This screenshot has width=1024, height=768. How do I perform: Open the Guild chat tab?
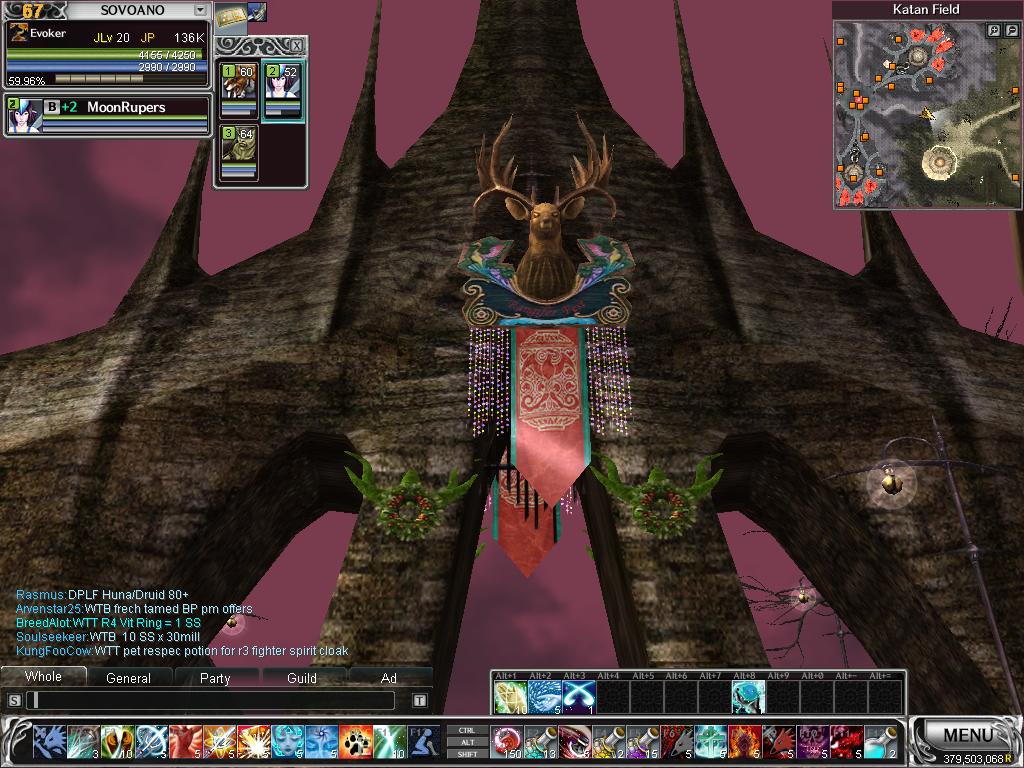pyautogui.click(x=302, y=678)
